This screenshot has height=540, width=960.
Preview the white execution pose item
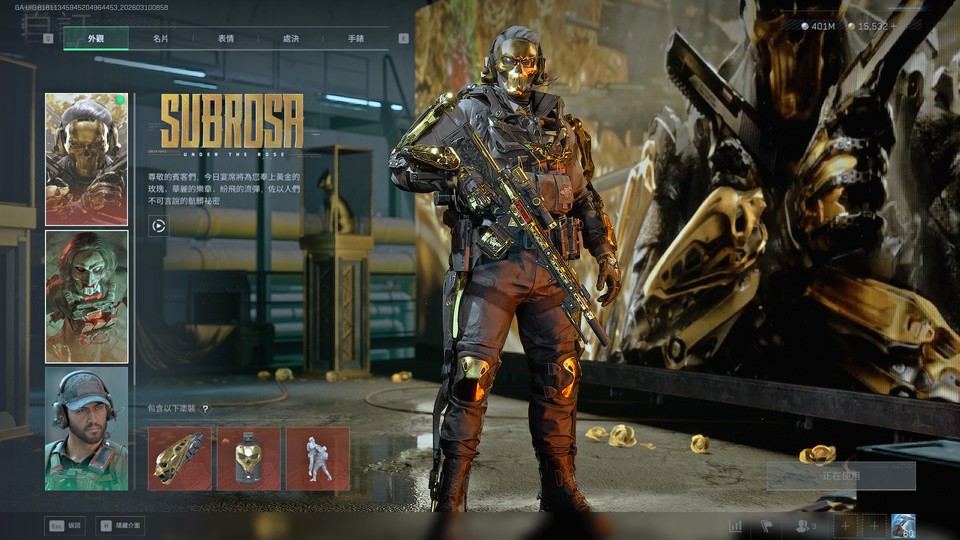[x=318, y=458]
